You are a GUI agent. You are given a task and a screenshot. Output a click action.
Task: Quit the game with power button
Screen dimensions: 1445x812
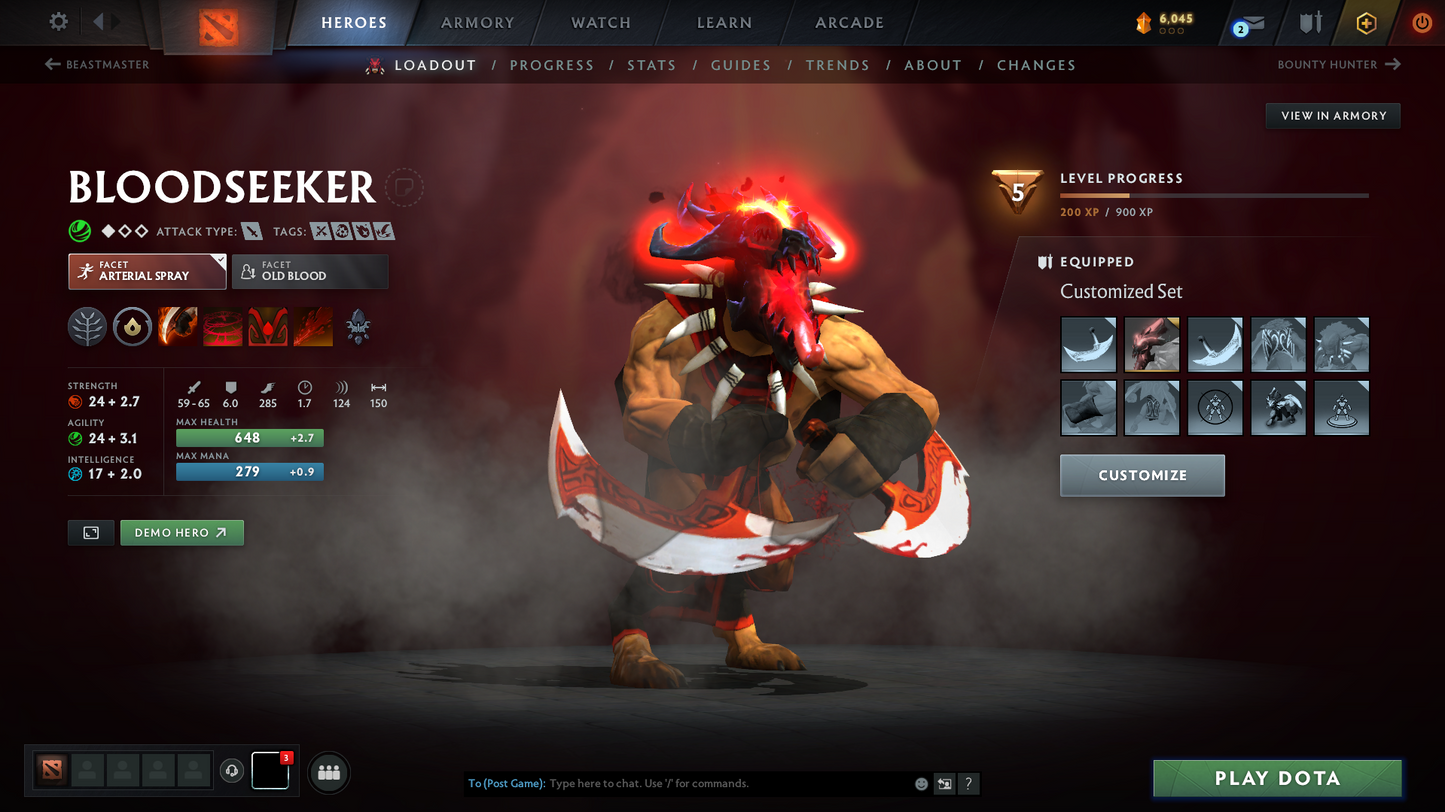1421,23
